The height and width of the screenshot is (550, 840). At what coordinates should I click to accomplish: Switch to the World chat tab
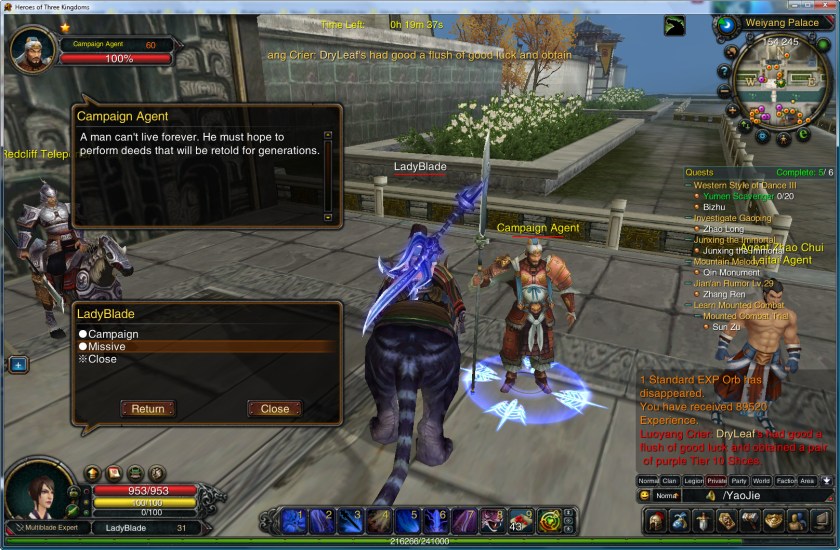762,481
